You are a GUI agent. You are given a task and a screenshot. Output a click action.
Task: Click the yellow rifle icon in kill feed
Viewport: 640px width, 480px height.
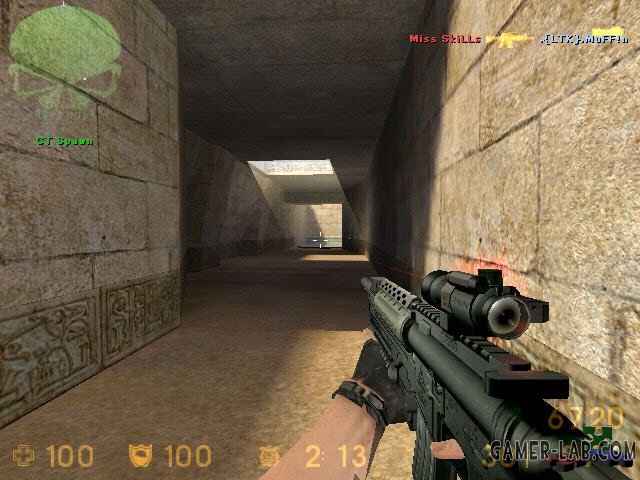pos(509,39)
